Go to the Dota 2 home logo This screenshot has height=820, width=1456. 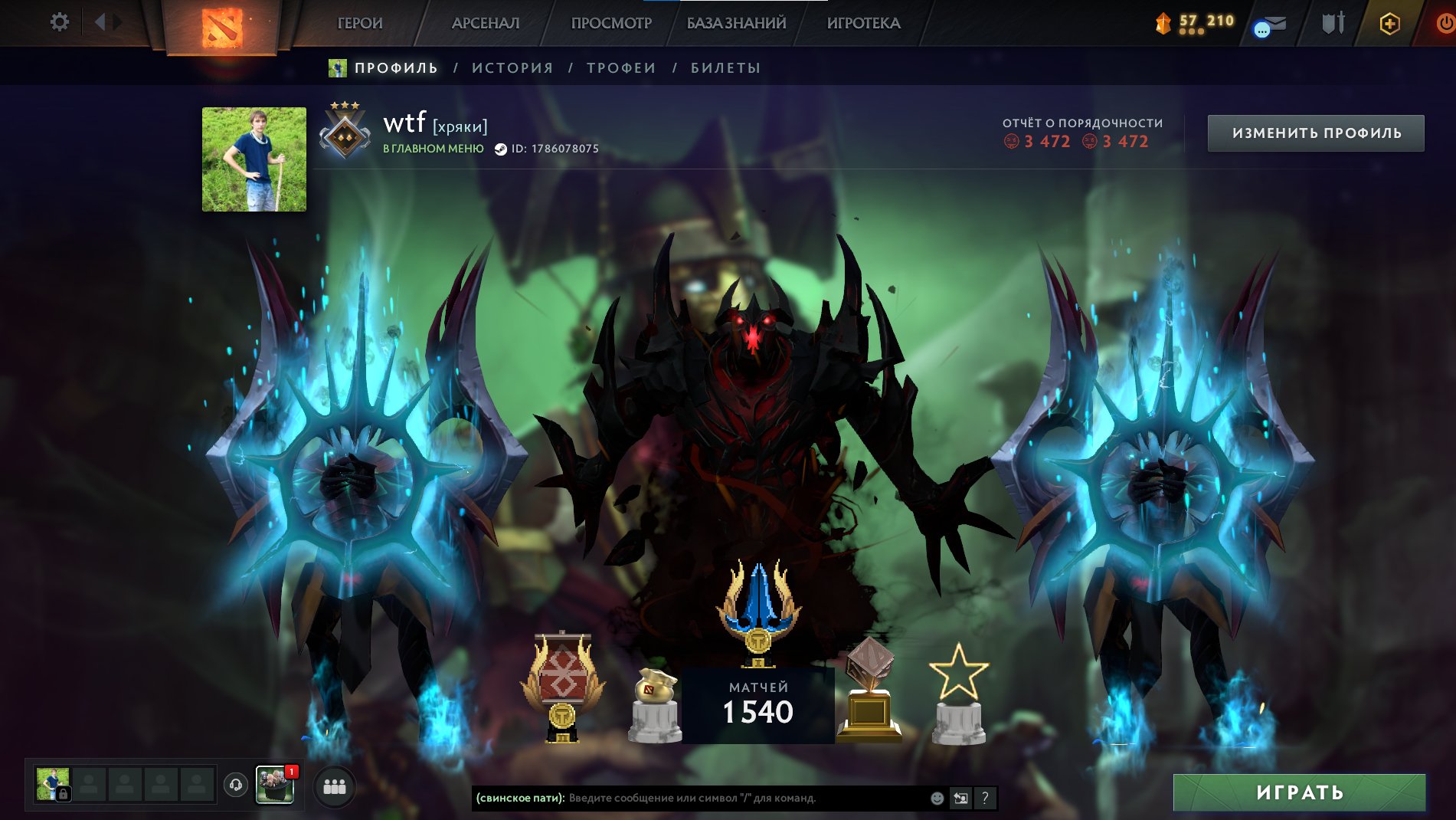click(x=221, y=27)
